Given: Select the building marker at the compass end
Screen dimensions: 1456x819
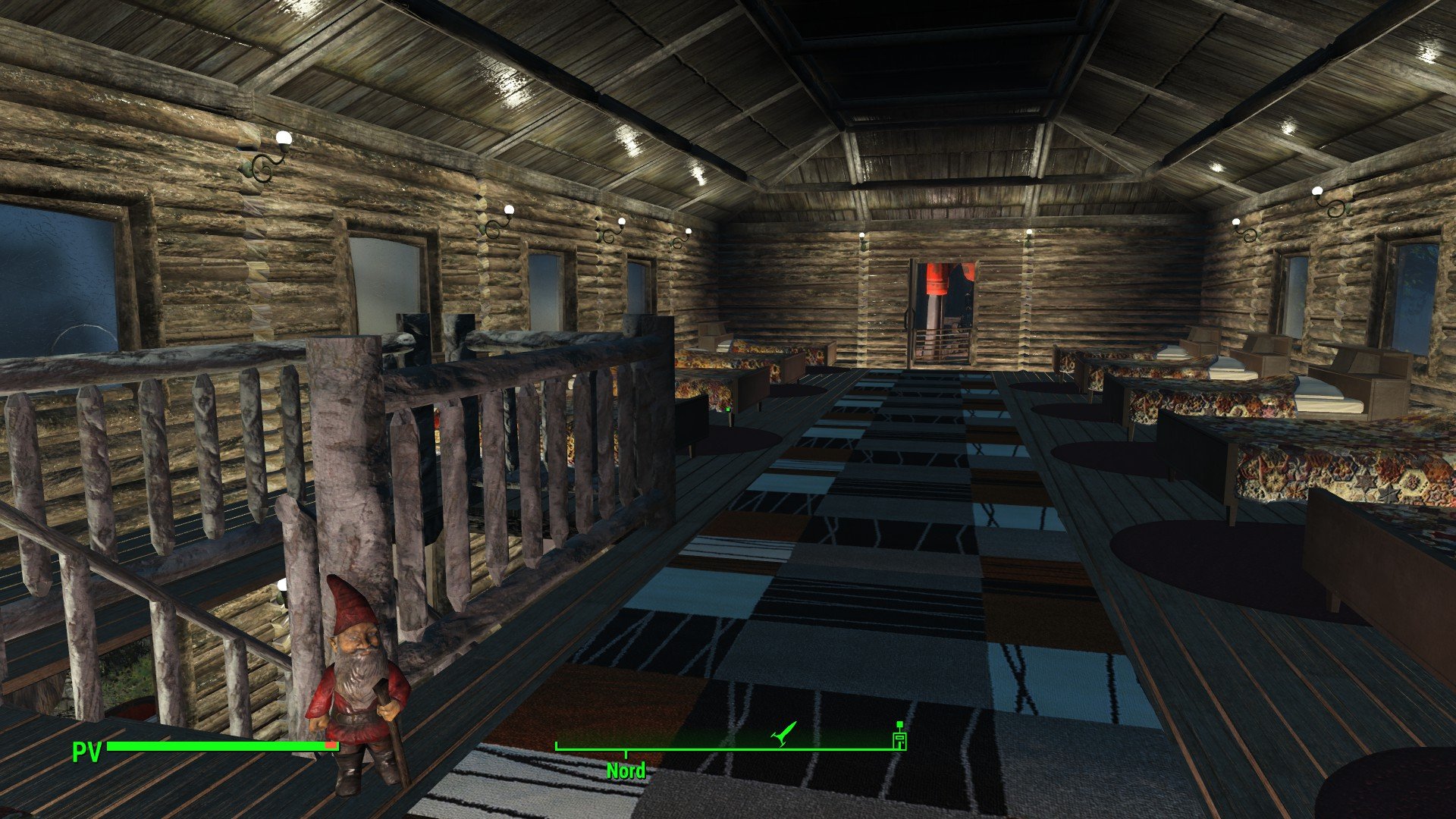Looking at the screenshot, I should (899, 737).
